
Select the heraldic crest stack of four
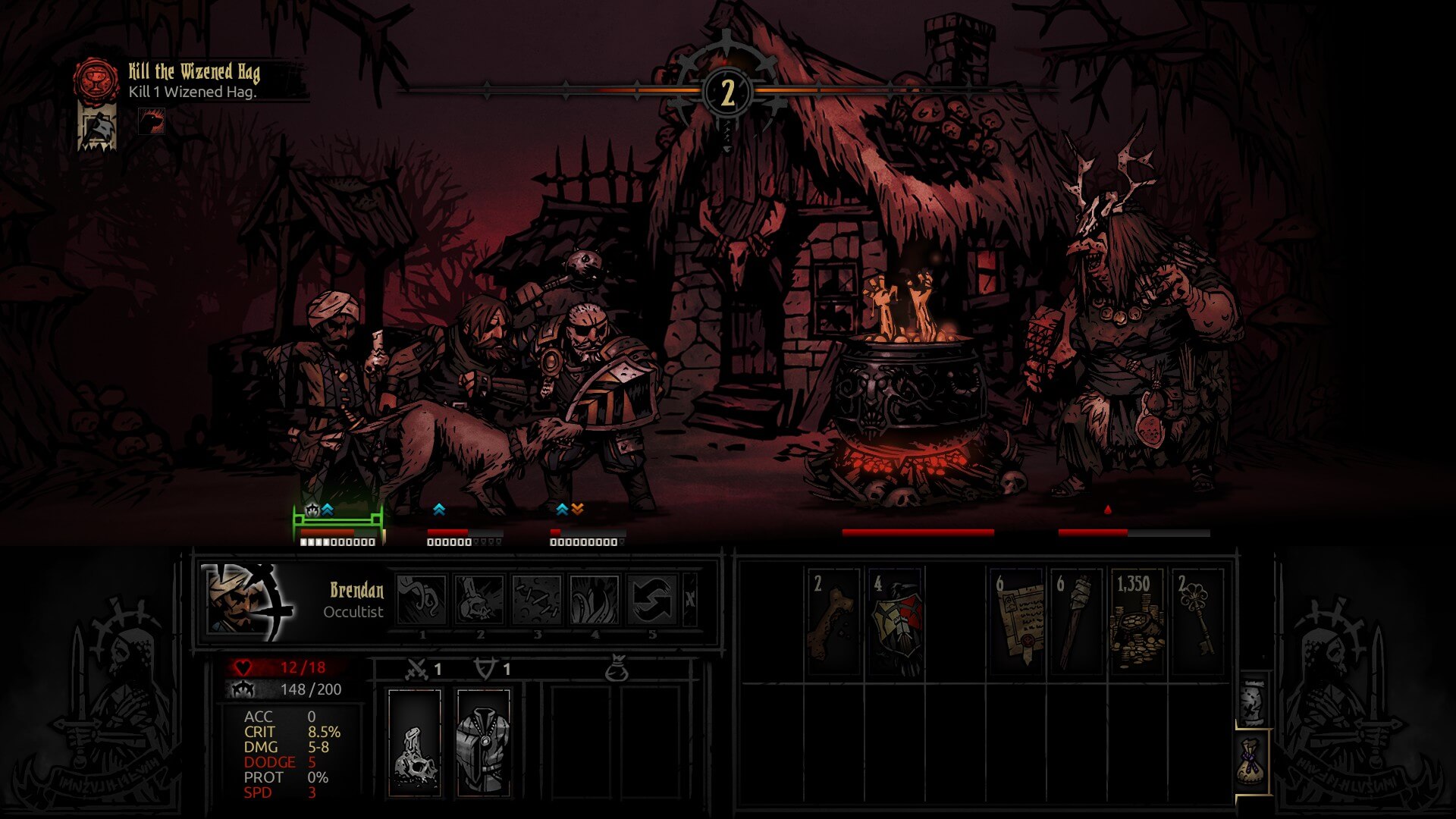point(895,623)
